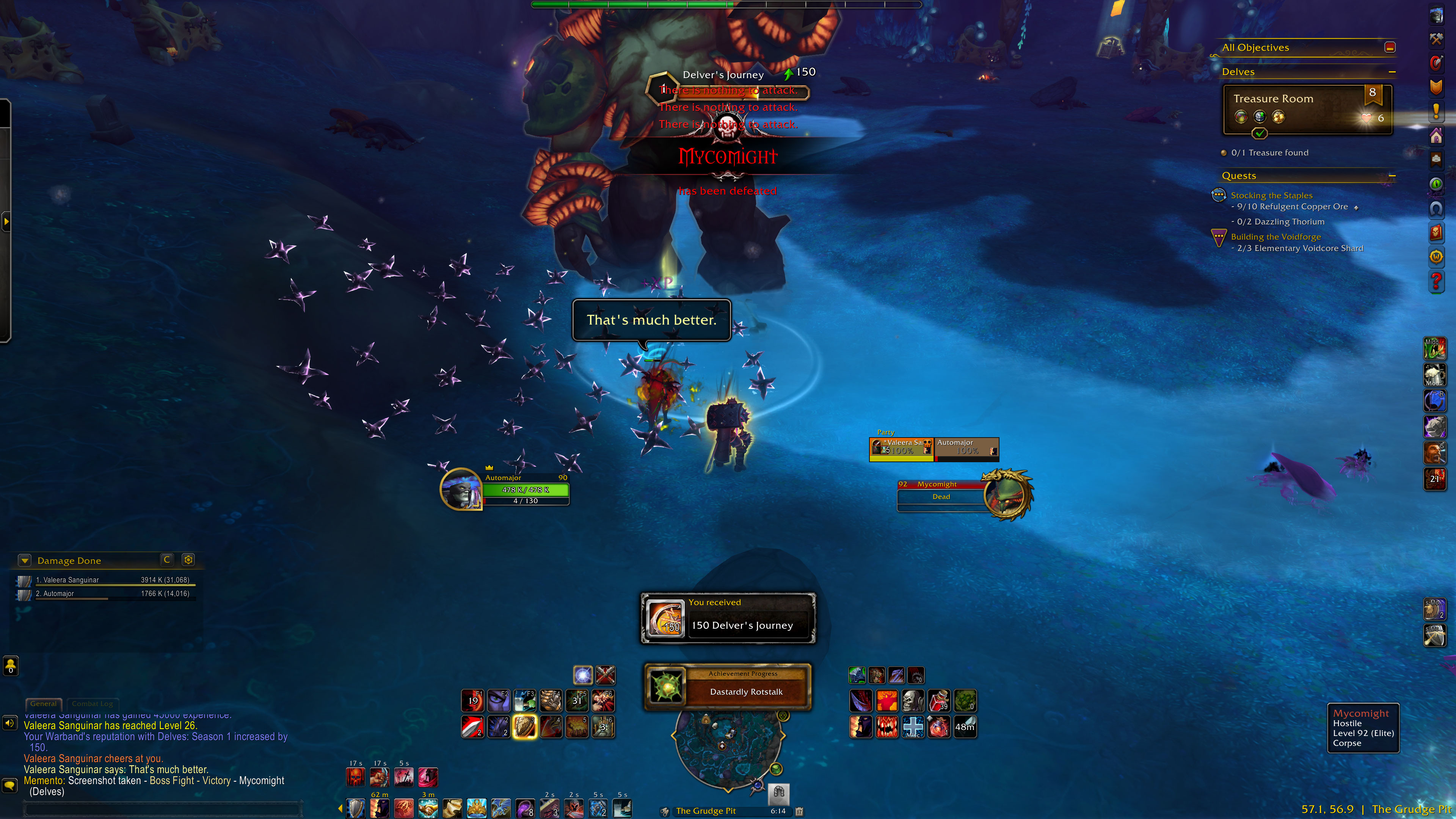Open the house icon in the micro menu
Screen dimensions: 1456x819
point(1436,136)
